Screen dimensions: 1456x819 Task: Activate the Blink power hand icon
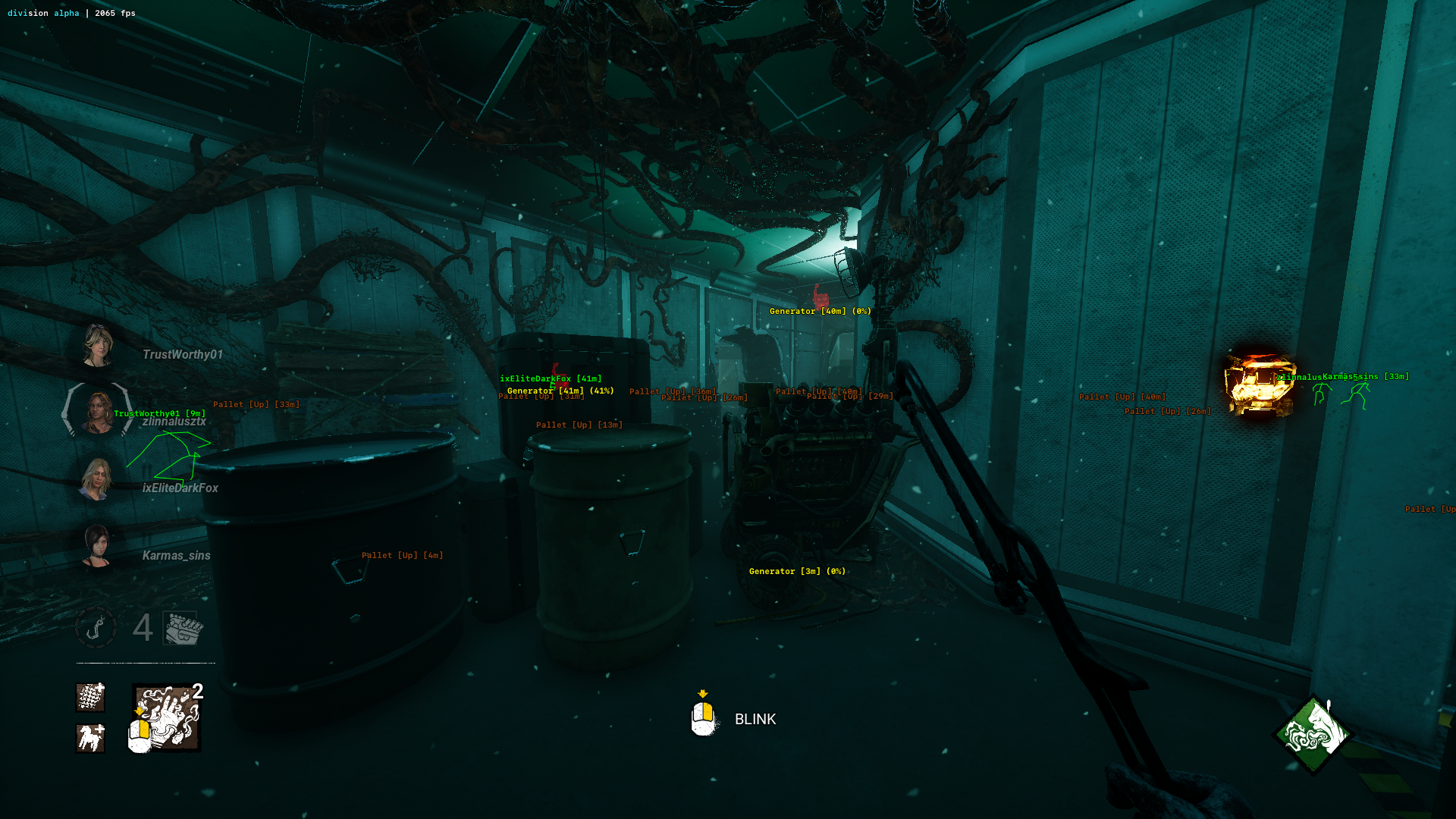click(x=167, y=717)
